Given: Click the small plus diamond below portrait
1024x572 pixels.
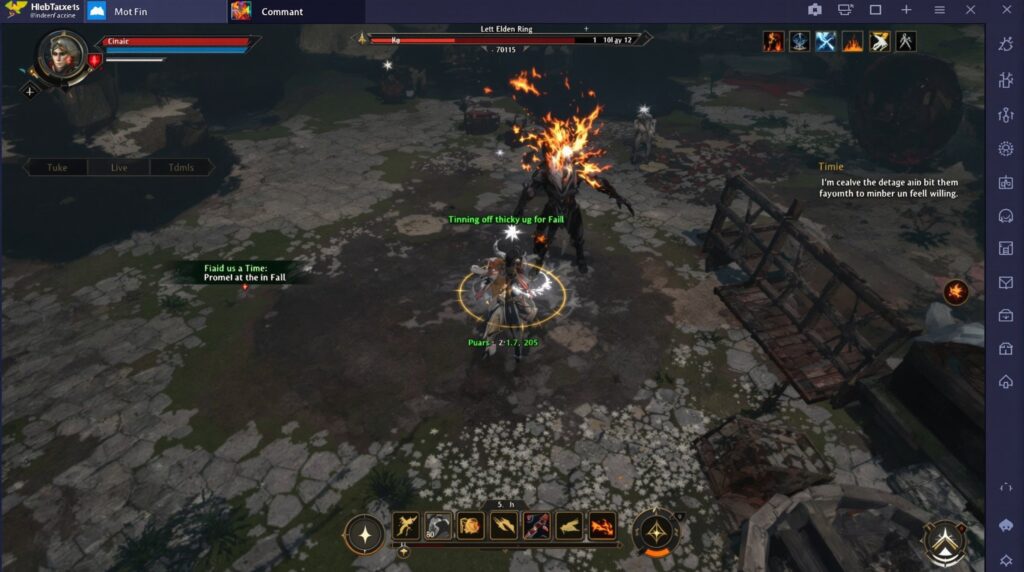Looking at the screenshot, I should pyautogui.click(x=30, y=91).
